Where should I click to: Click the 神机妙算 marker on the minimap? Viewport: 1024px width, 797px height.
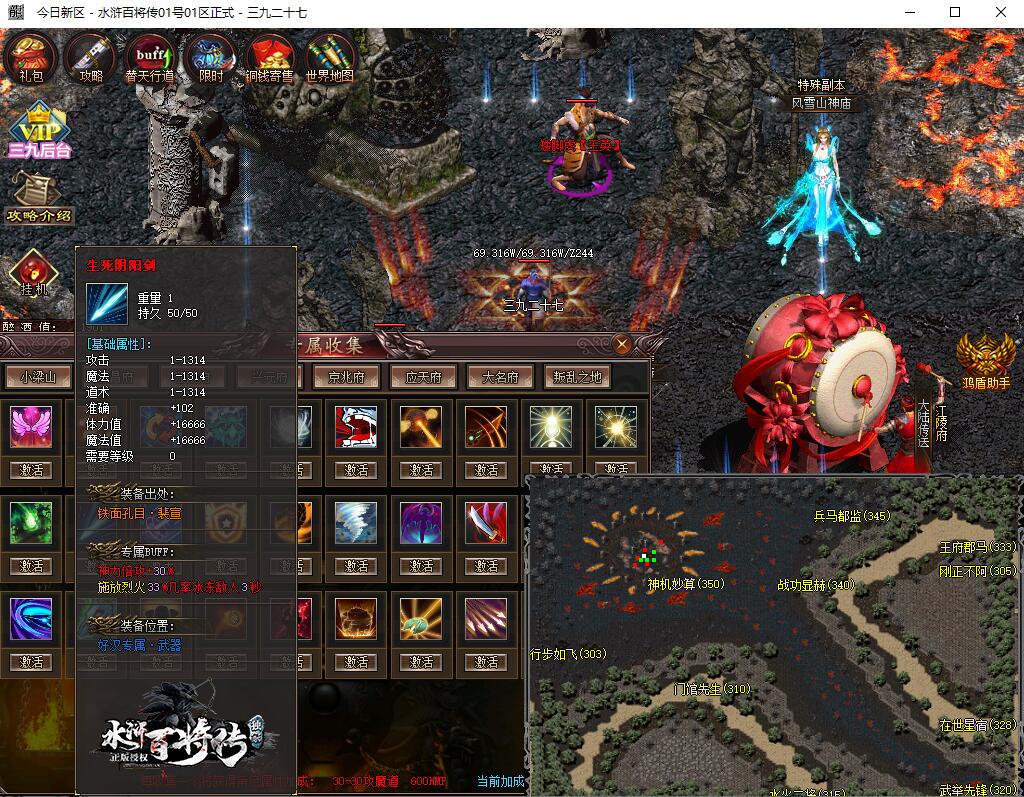(685, 584)
